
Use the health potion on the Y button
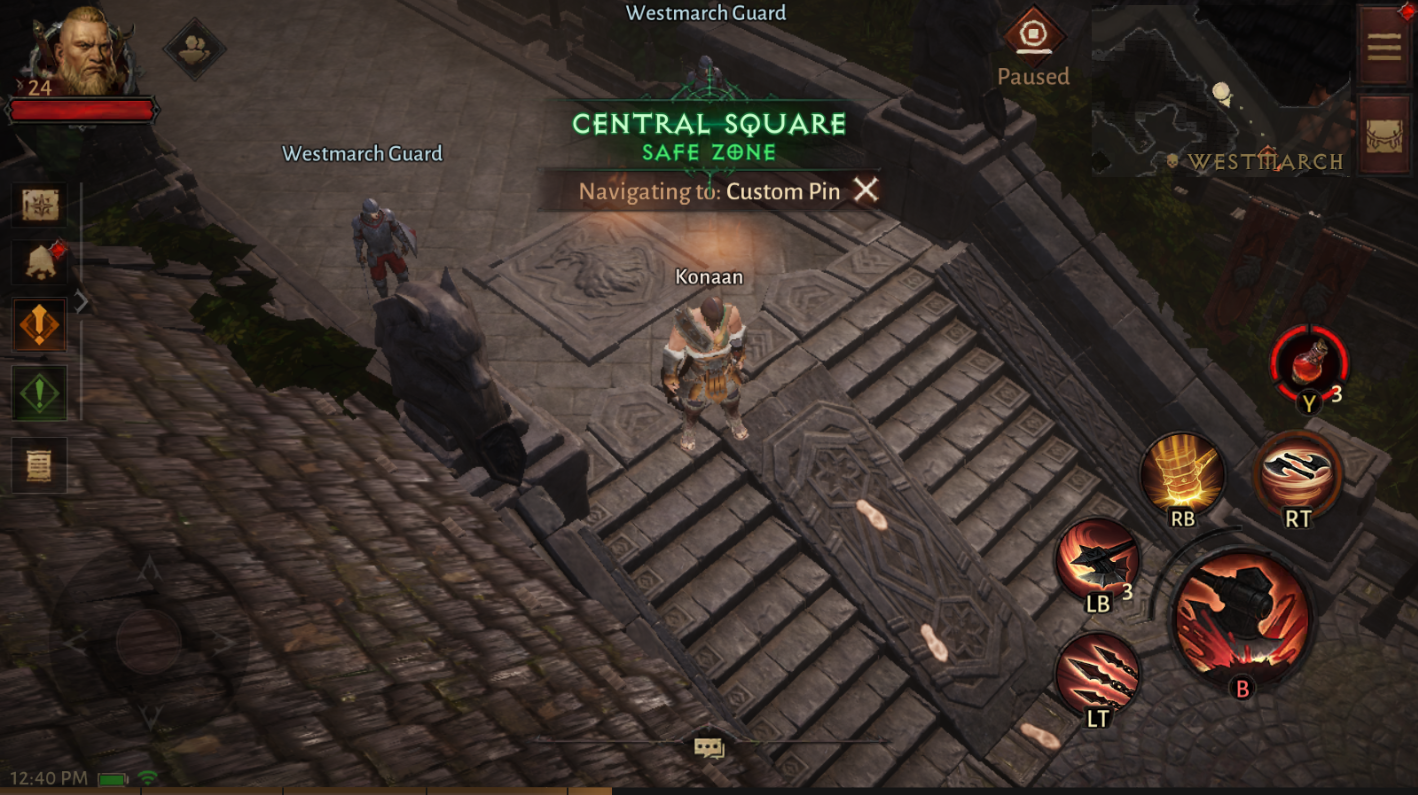pyautogui.click(x=1311, y=365)
